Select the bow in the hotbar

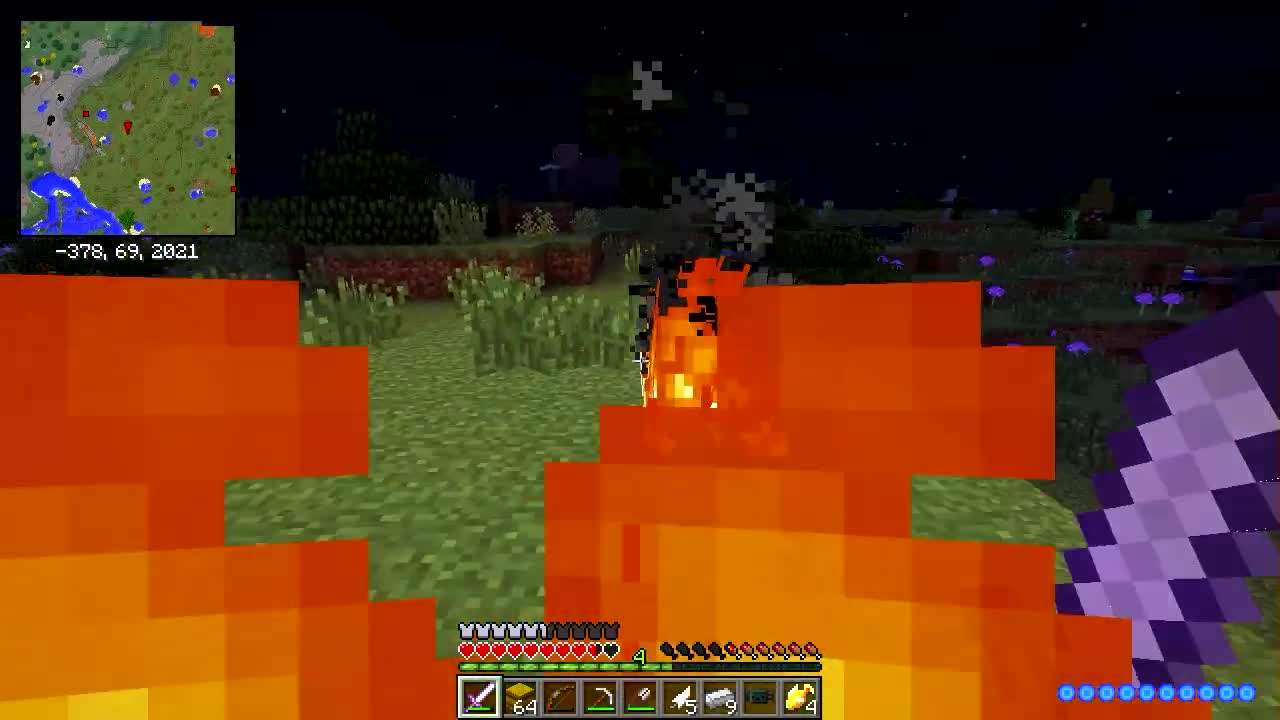coord(559,697)
